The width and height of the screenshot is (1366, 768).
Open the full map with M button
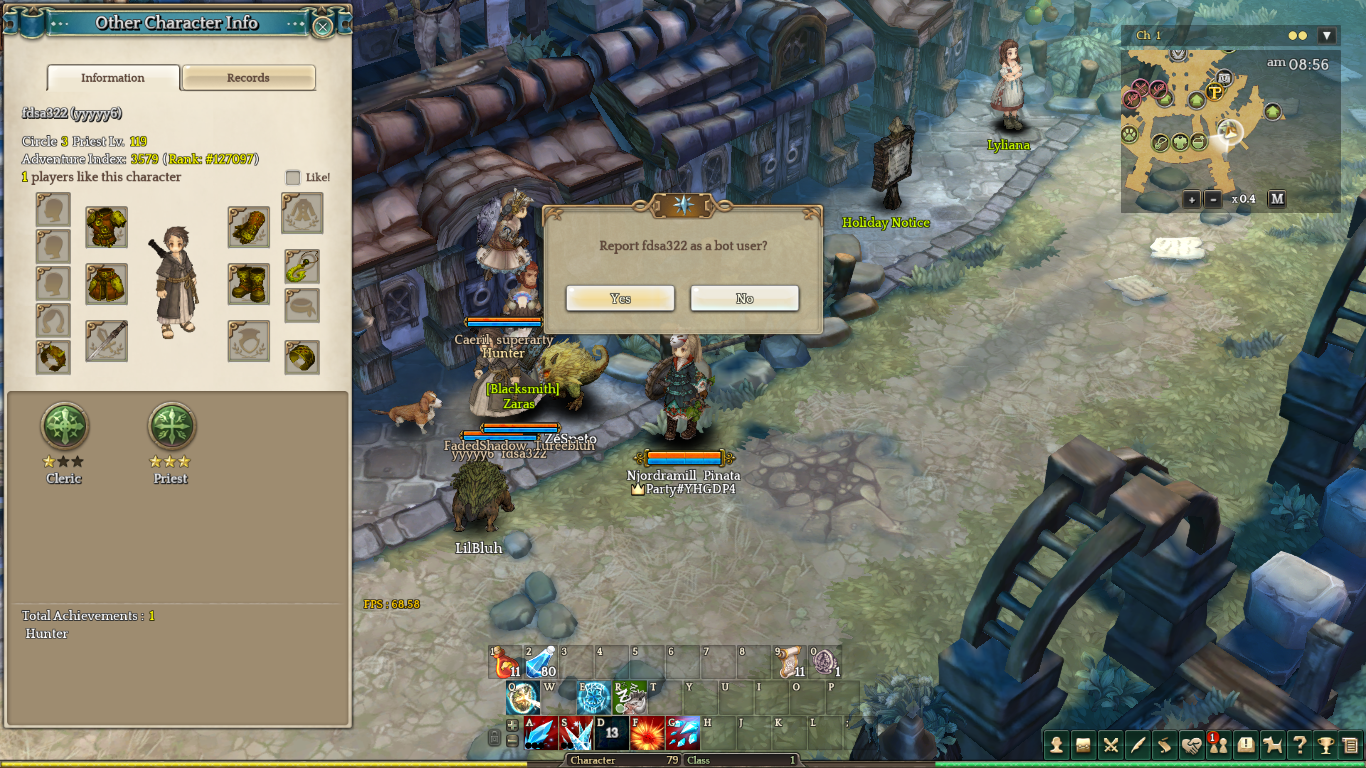[1277, 199]
